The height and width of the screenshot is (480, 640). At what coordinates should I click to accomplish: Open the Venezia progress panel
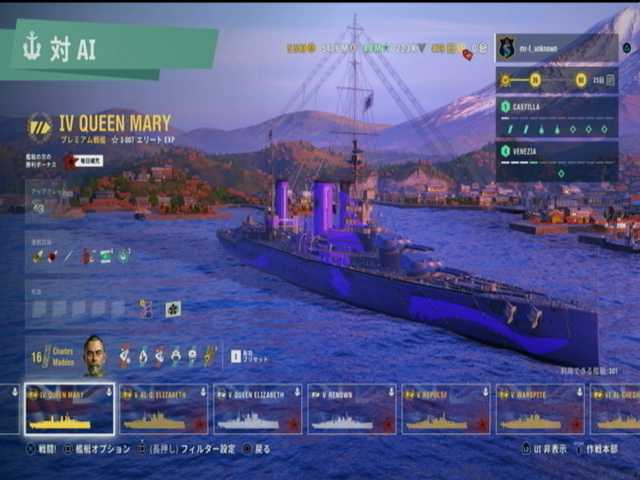(556, 160)
